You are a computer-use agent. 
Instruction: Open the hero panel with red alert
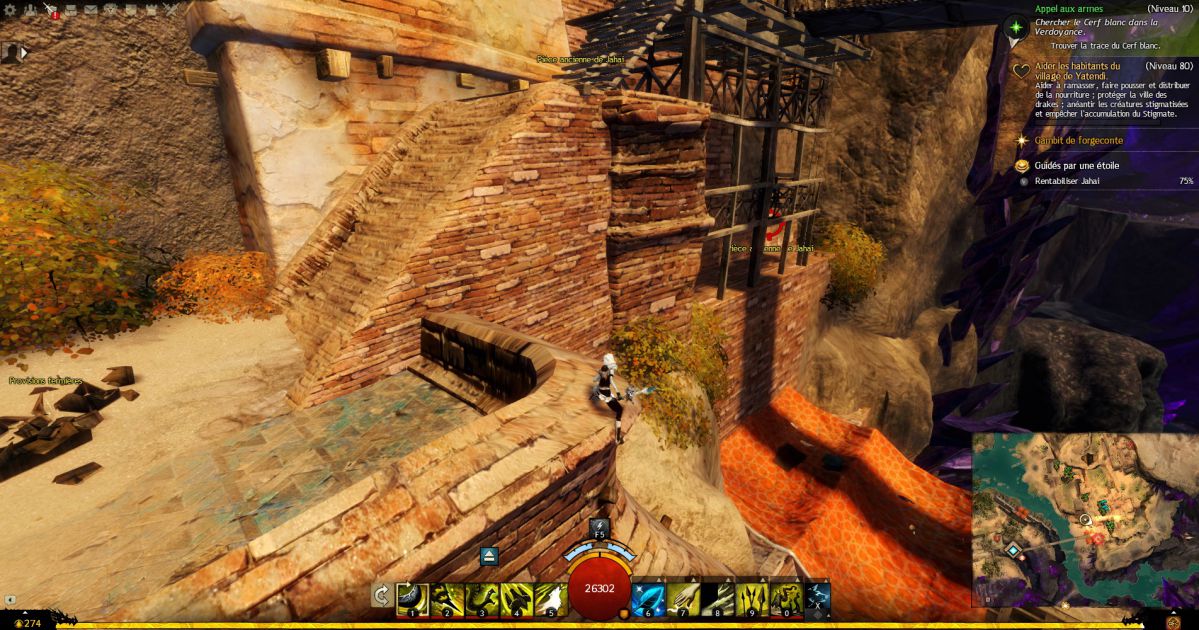pos(50,10)
